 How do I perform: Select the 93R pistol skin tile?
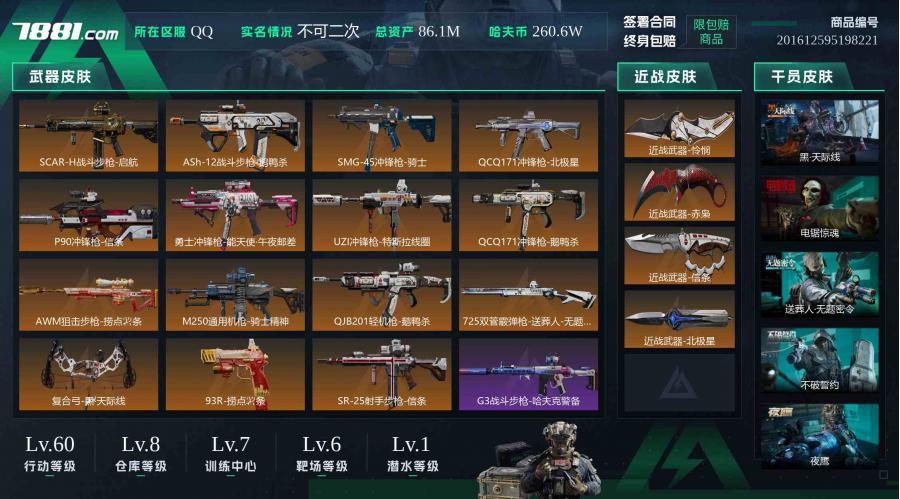[235, 374]
